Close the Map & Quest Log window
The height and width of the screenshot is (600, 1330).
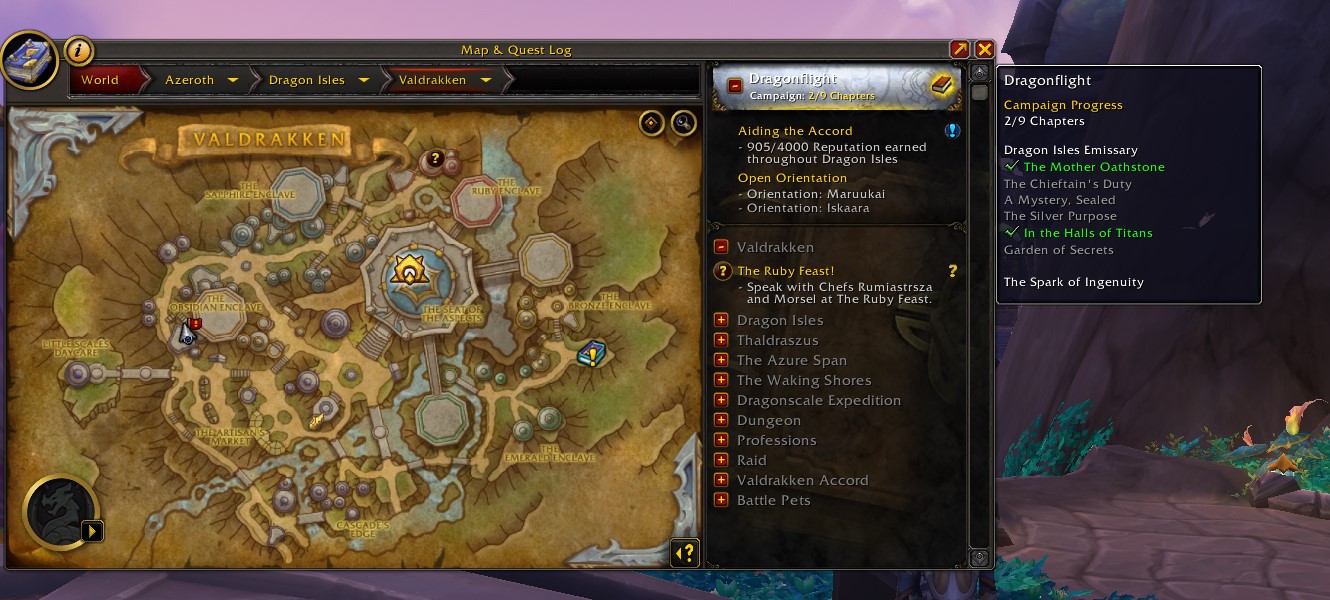[984, 49]
